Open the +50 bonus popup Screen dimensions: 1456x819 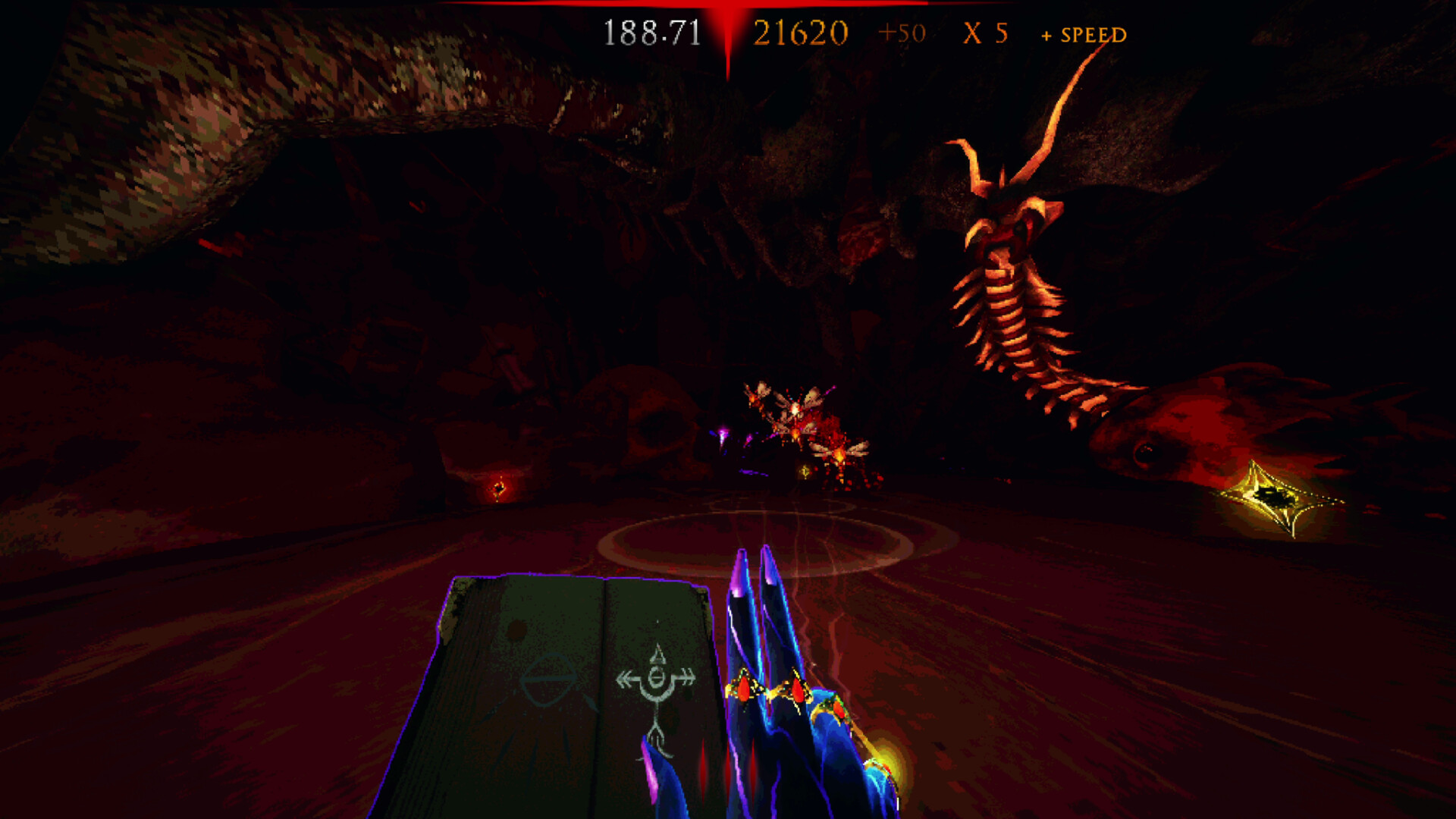[x=902, y=33]
